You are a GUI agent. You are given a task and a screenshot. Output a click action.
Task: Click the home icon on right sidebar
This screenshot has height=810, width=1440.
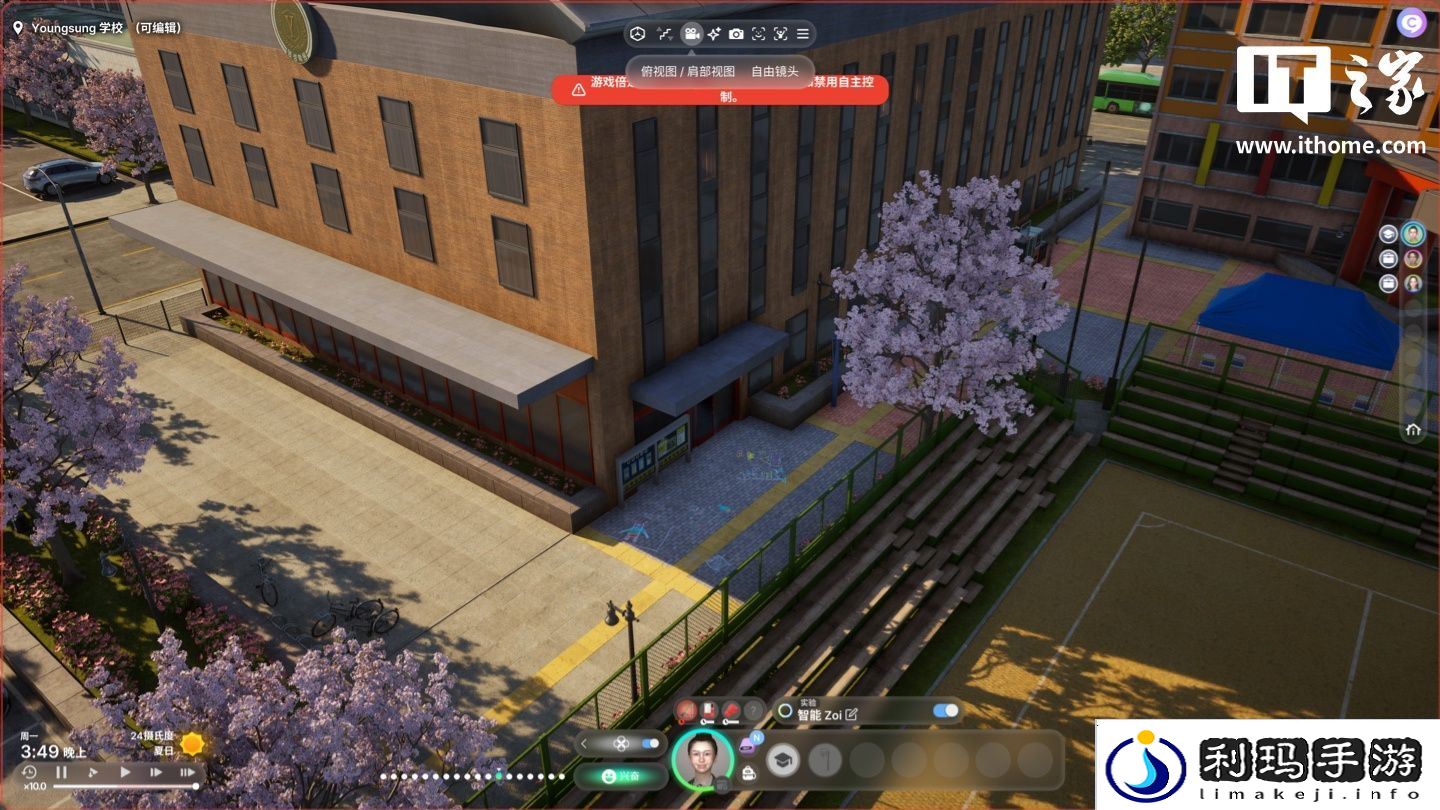coord(1413,430)
